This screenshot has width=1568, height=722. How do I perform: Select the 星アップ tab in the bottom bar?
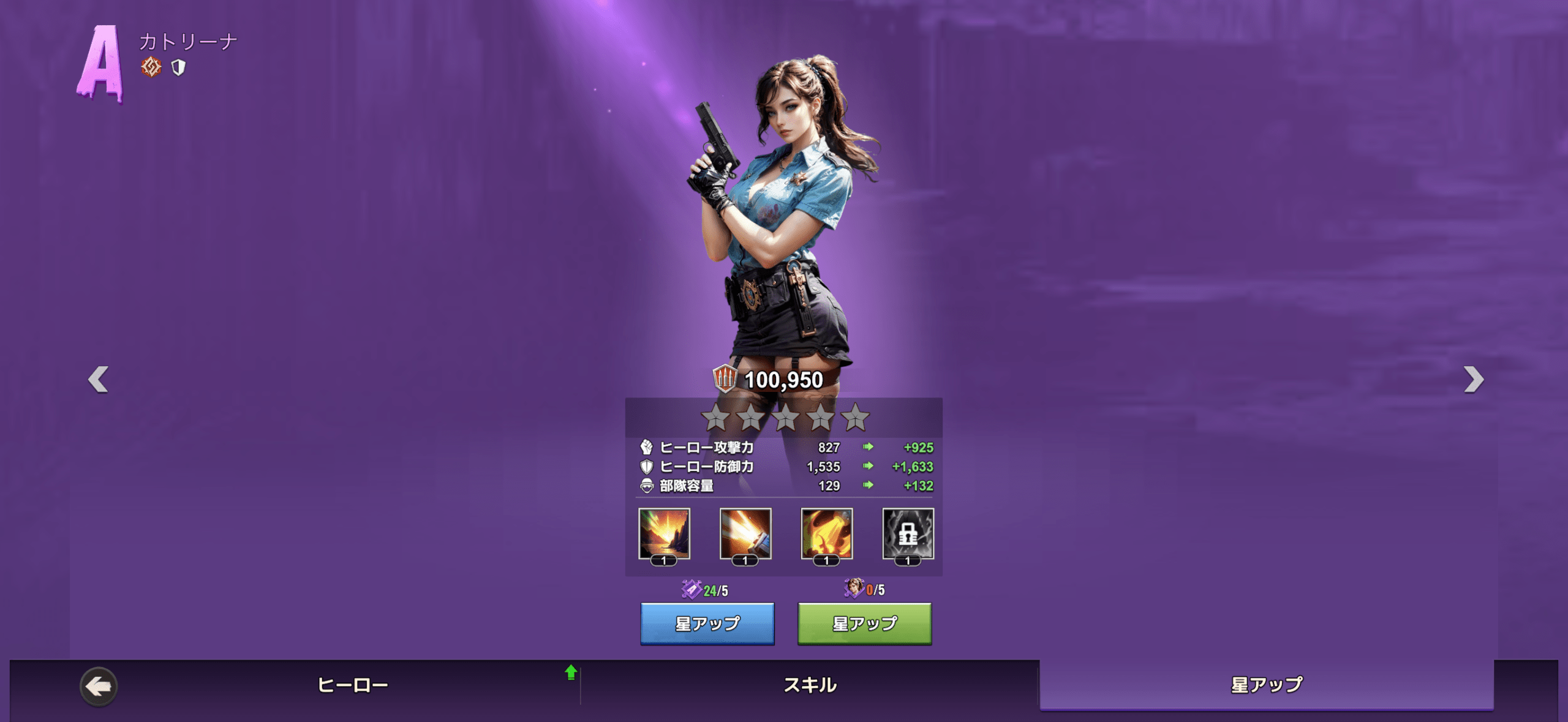[x=1267, y=685]
